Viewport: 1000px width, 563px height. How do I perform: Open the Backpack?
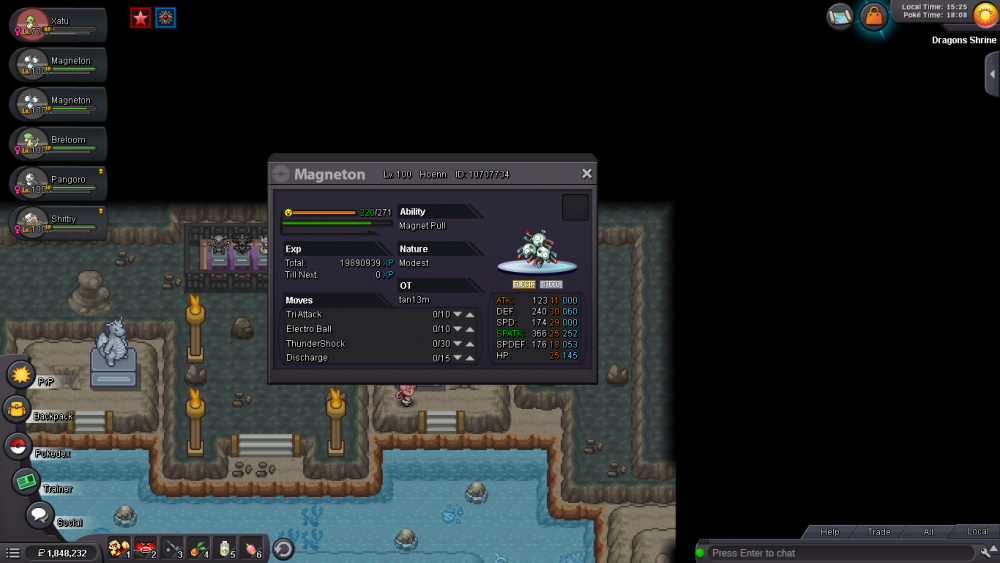(x=17, y=409)
